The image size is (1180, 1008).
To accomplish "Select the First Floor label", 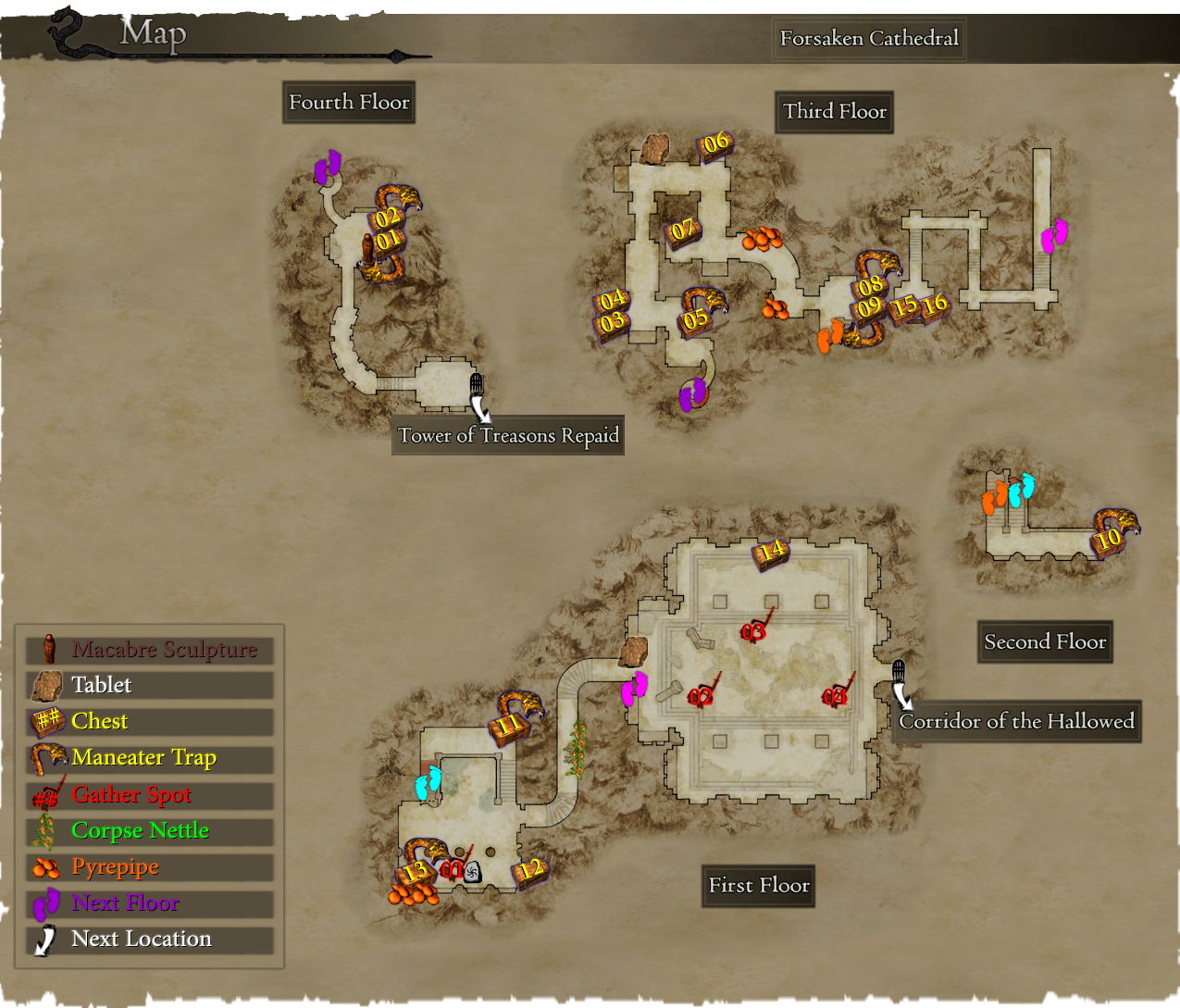I will point(759,886).
